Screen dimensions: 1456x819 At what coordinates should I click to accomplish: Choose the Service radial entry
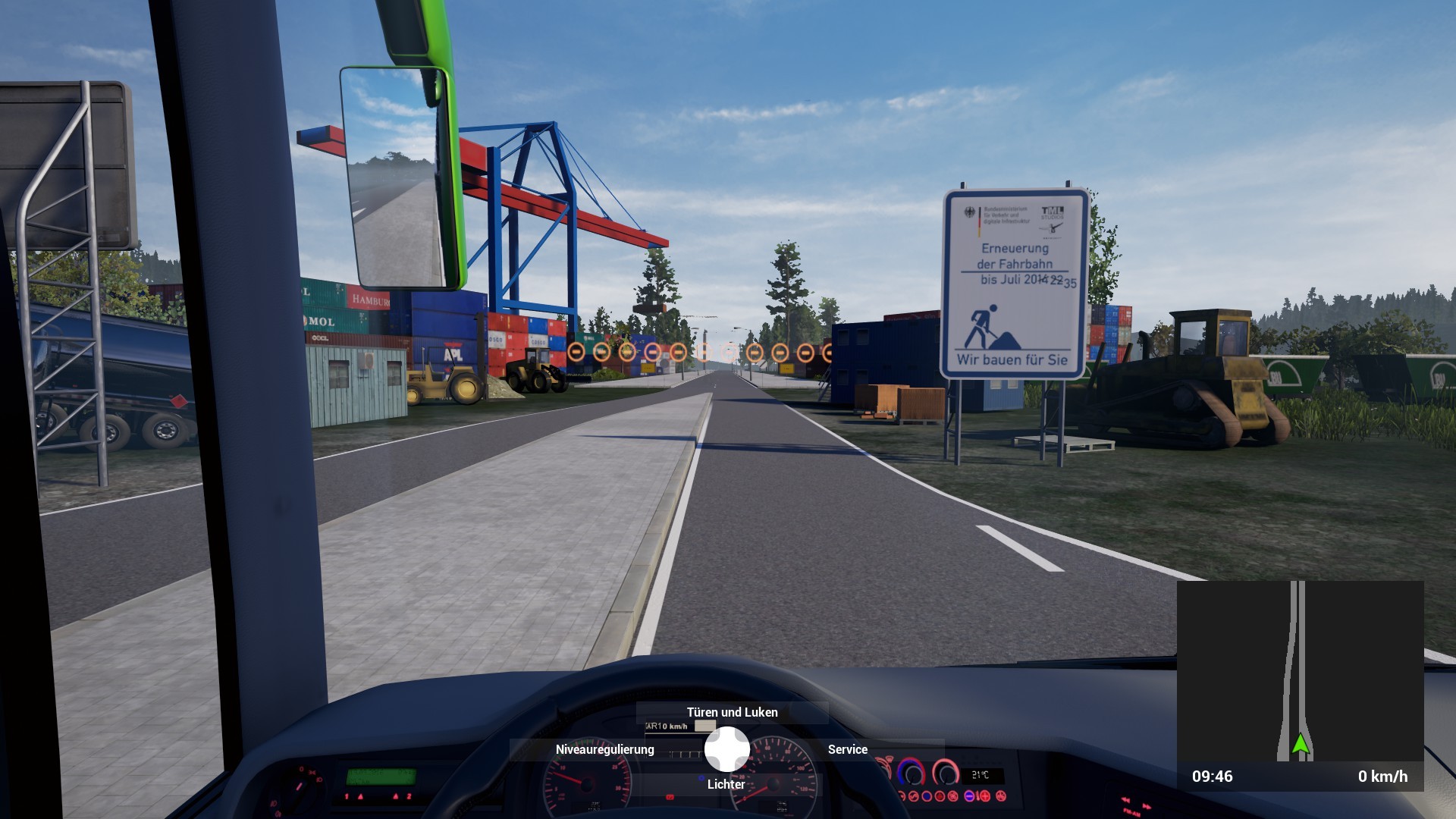point(847,749)
